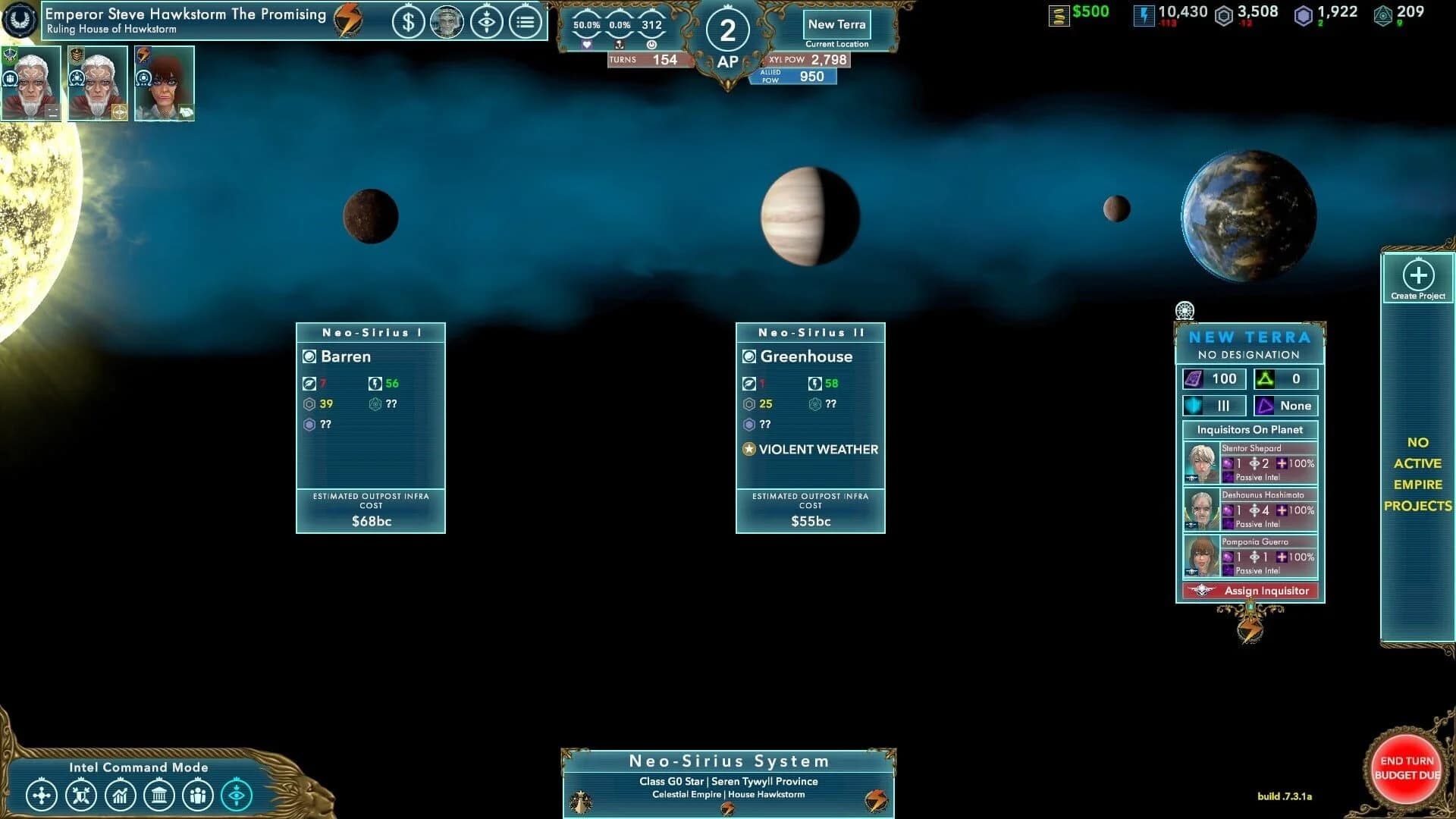
Task: Open the emperor portrait icon near the top toolbar
Action: [448, 23]
